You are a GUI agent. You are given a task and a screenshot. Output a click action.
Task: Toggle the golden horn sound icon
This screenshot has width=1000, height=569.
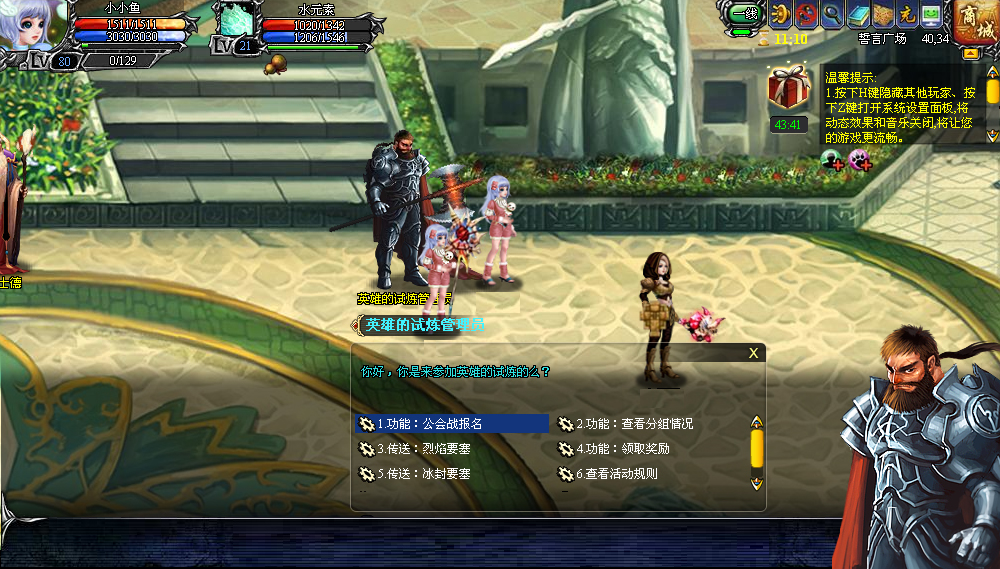[x=782, y=14]
